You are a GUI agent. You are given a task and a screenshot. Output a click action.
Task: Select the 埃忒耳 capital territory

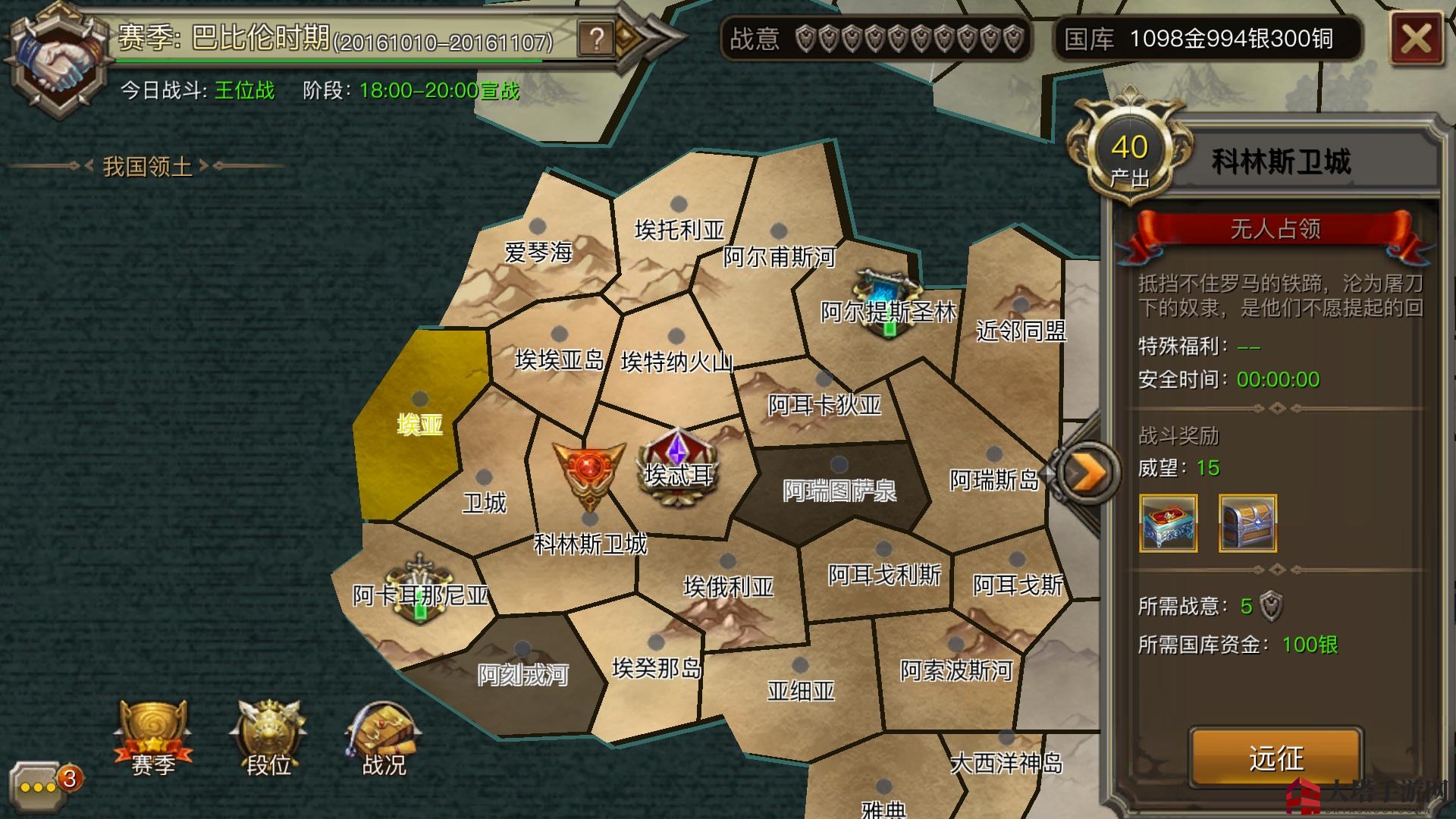(x=677, y=472)
